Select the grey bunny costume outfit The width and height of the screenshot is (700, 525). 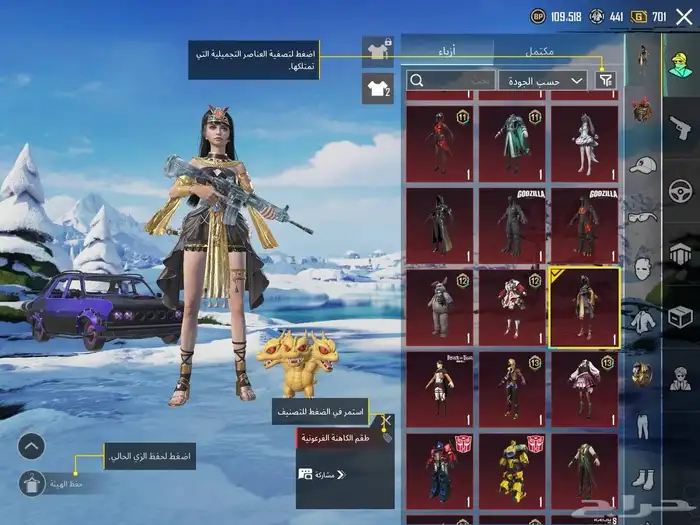pos(439,304)
